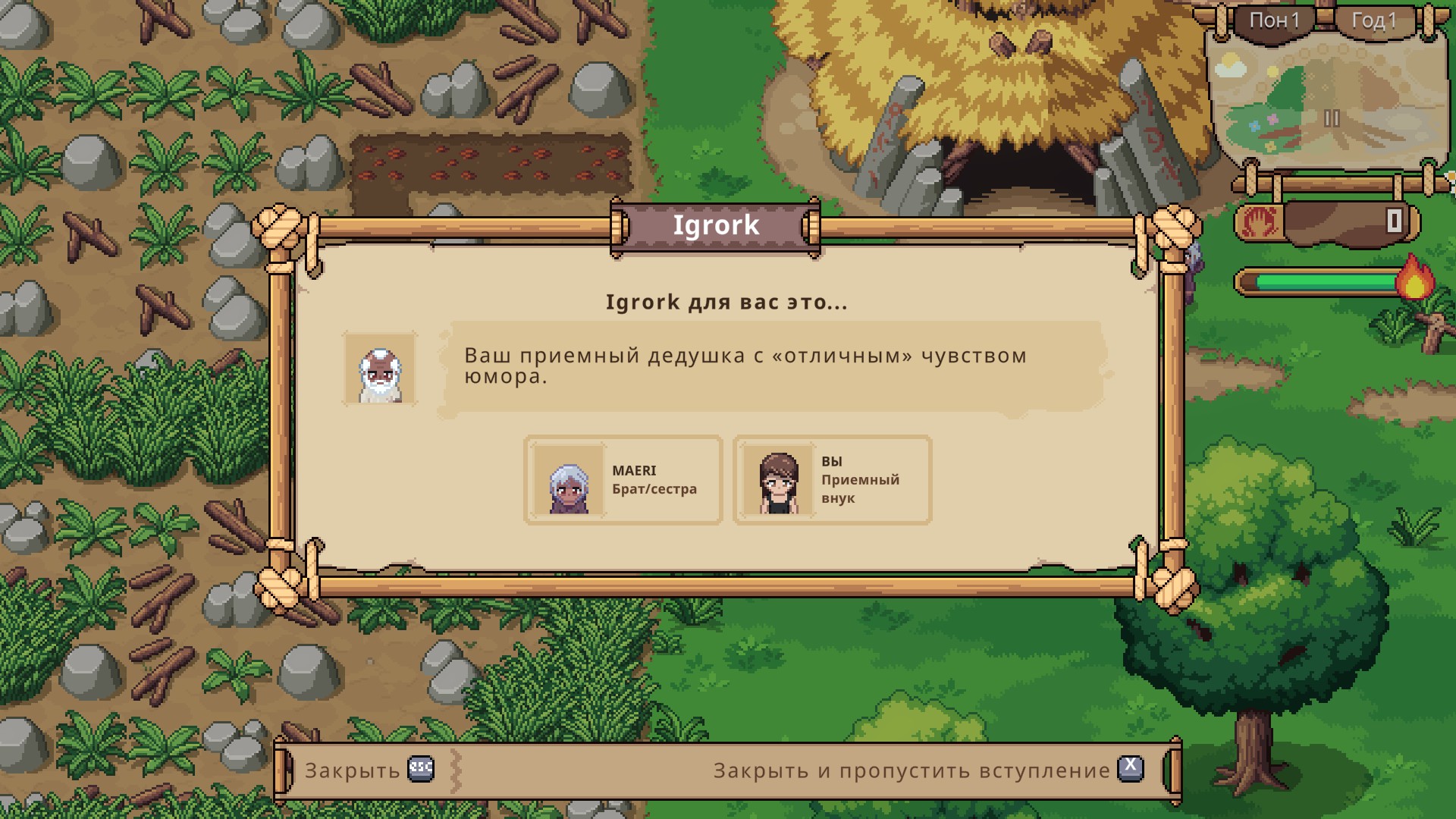This screenshot has width=1456, height=819.
Task: Select the MAERI Брат/сестра relation card
Action: (623, 480)
